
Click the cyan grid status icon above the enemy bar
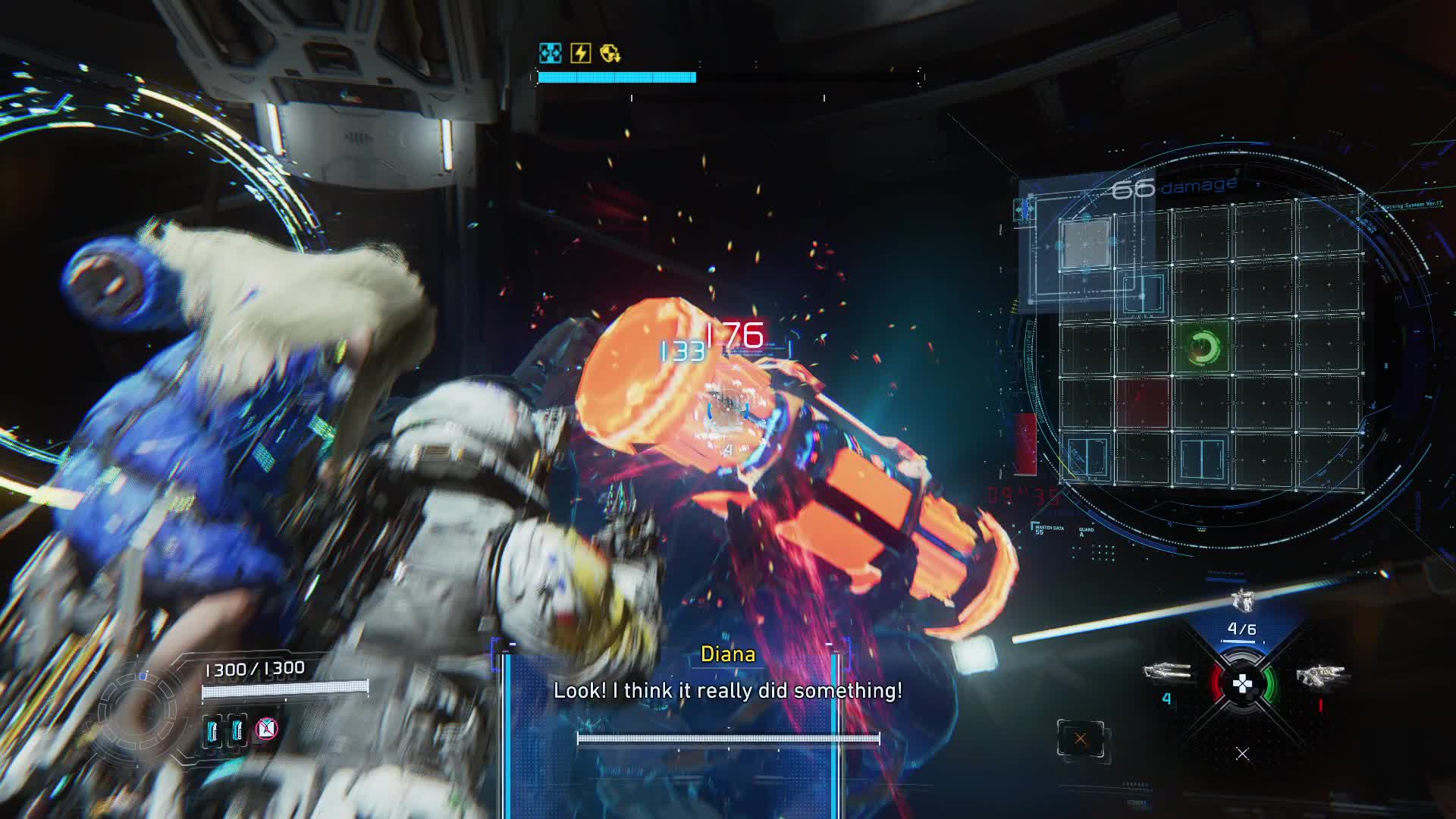pyautogui.click(x=550, y=53)
